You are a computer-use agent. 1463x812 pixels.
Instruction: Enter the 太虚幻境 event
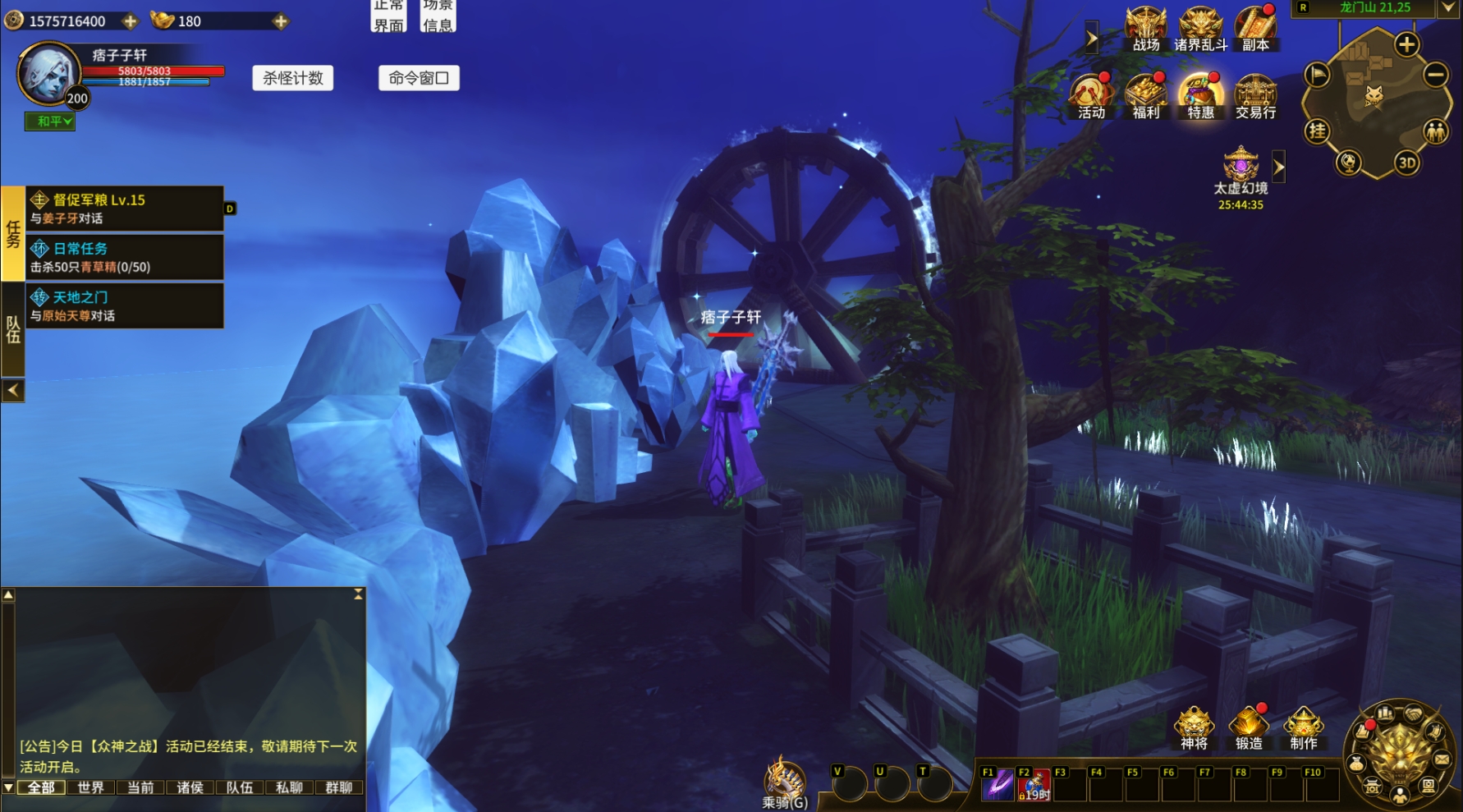(x=1241, y=168)
